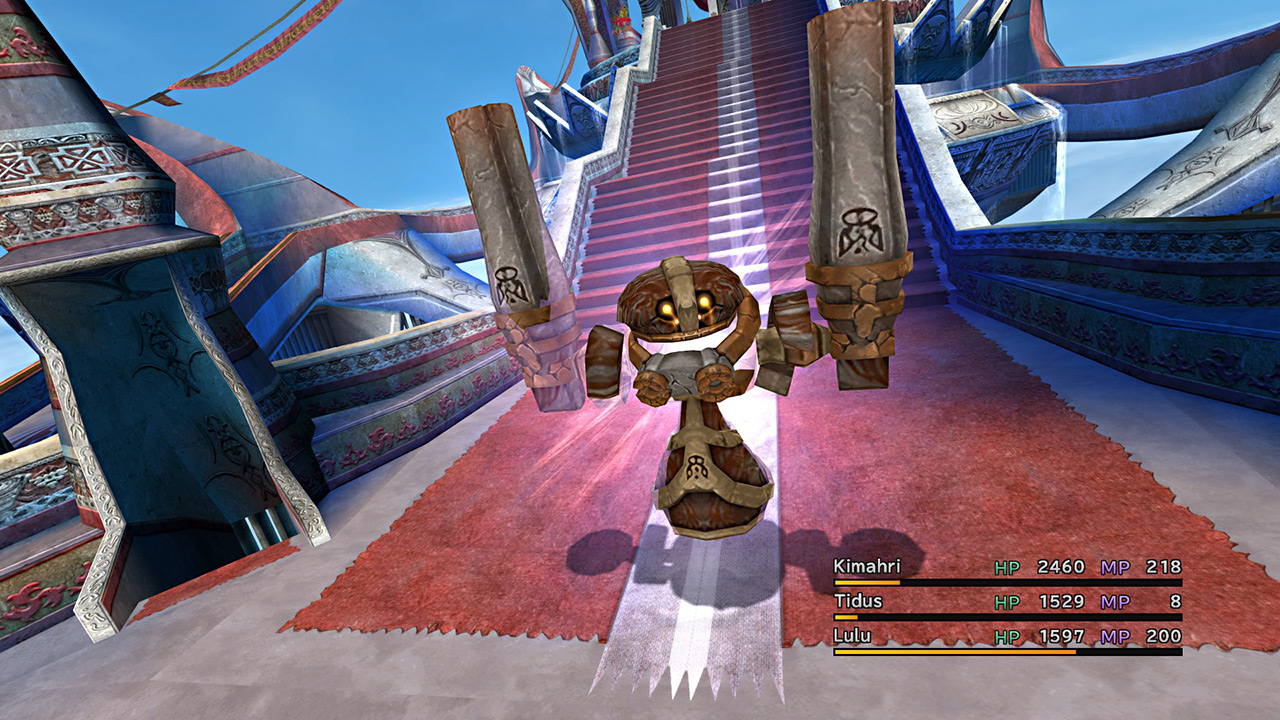Screen dimensions: 1280x720
Task: Select Kimahri in the party list
Action: pyautogui.click(x=866, y=567)
